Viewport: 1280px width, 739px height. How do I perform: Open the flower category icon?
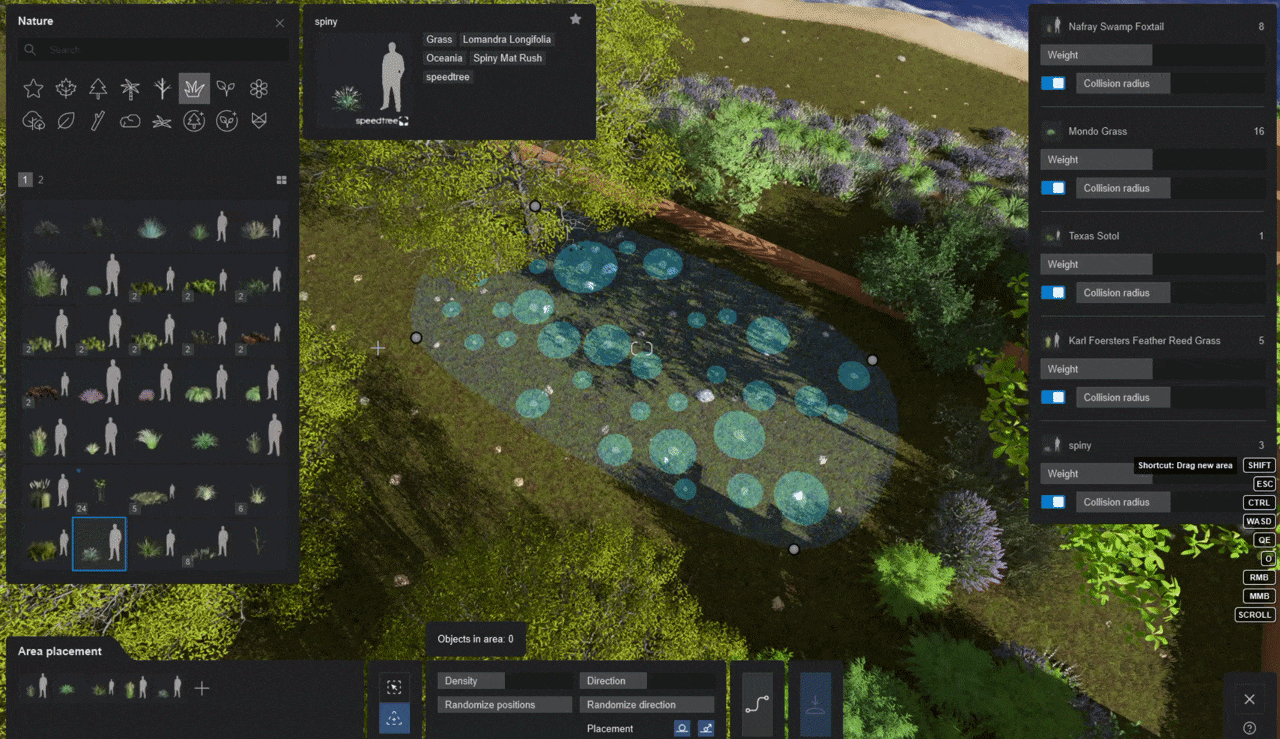point(259,89)
